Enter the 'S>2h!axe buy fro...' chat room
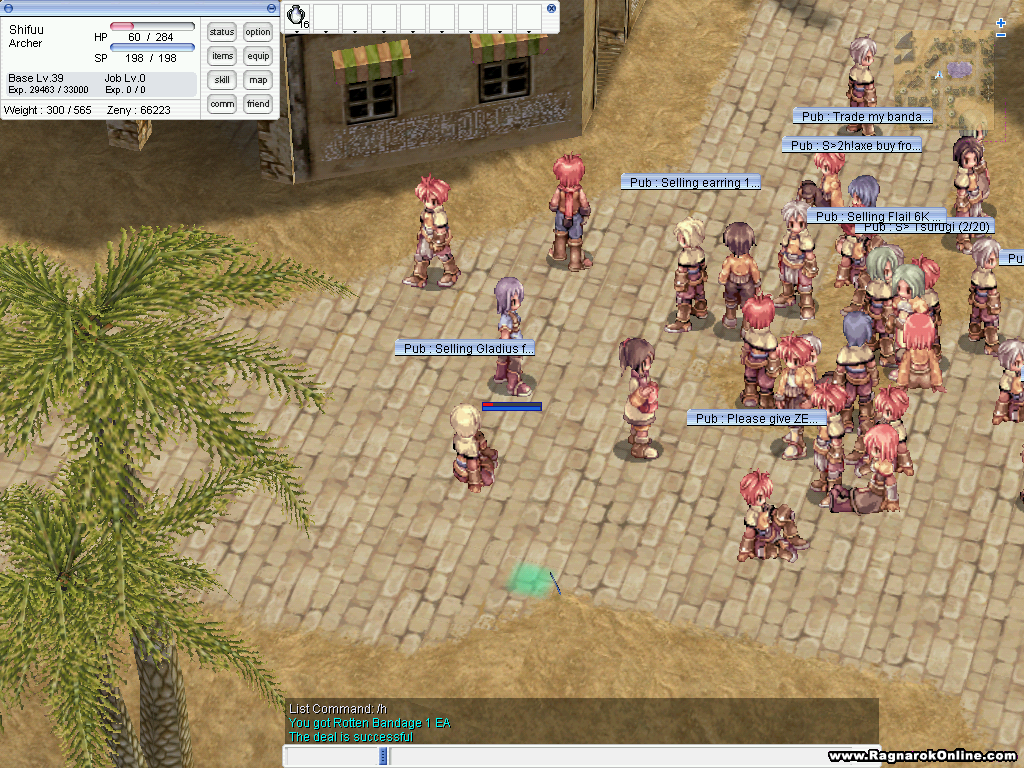The height and width of the screenshot is (768, 1024). (852, 146)
